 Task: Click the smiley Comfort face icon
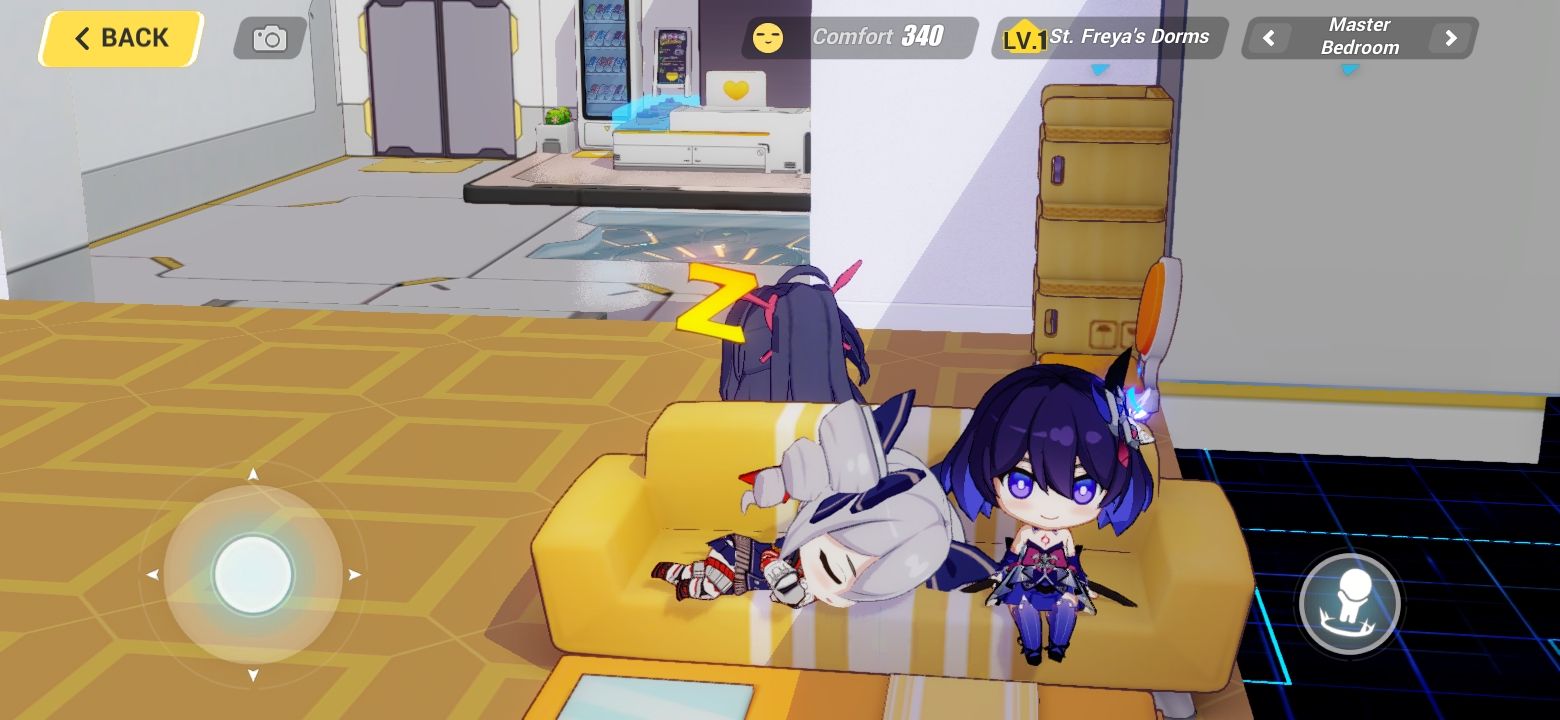click(768, 38)
